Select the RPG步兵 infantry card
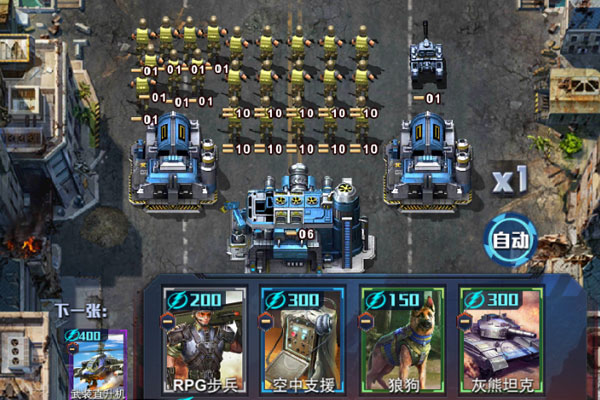 pos(204,342)
